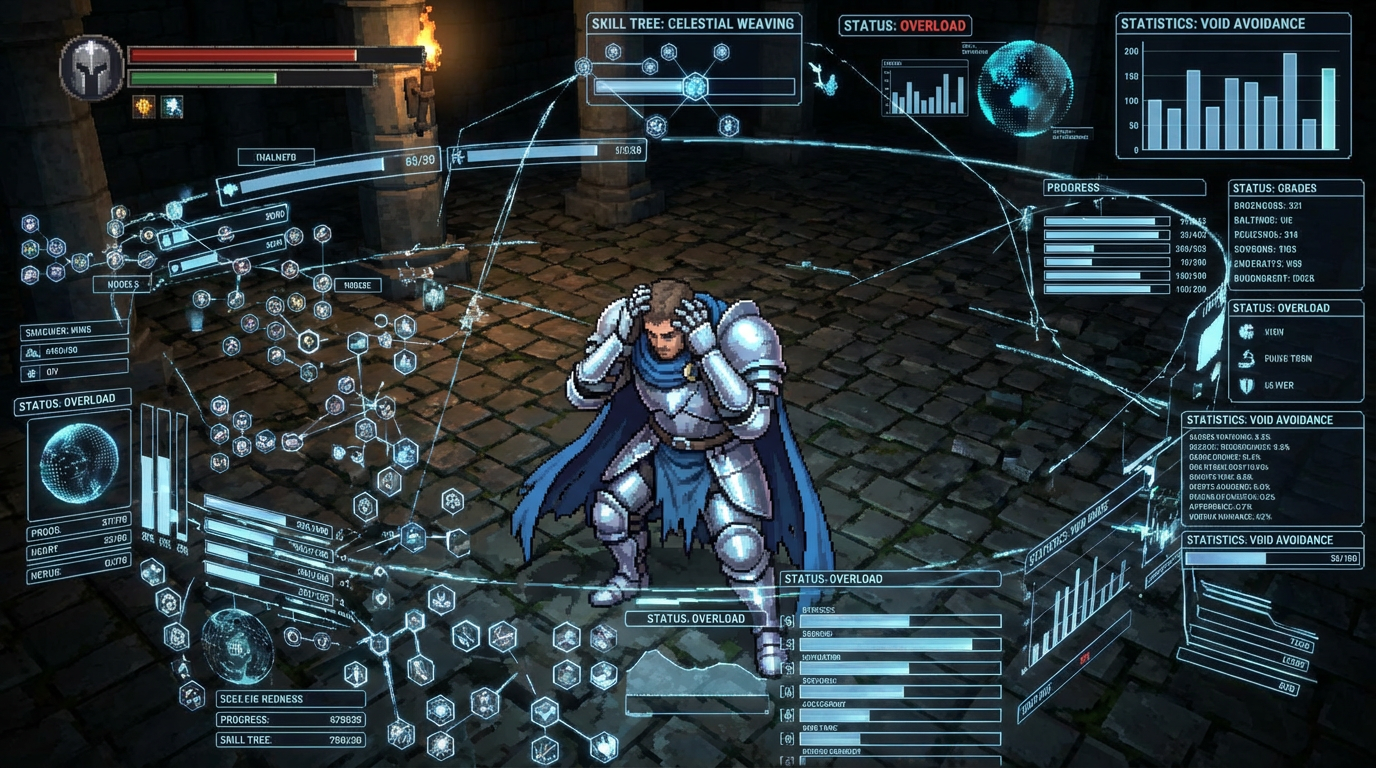Click the Dialnefd label box
Image resolution: width=1376 pixels, height=768 pixels.
[x=276, y=157]
